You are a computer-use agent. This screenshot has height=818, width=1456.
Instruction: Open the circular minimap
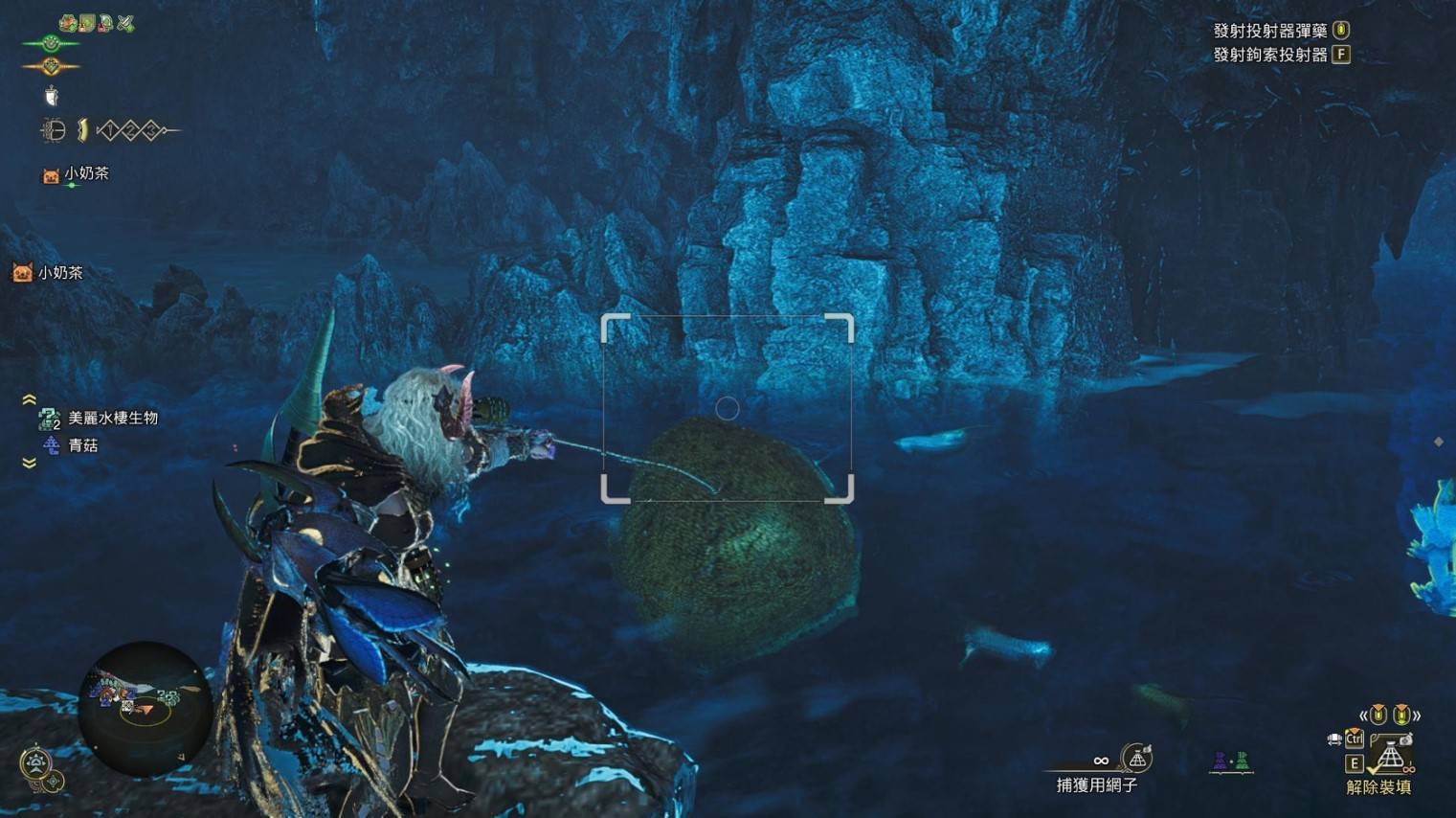144,707
